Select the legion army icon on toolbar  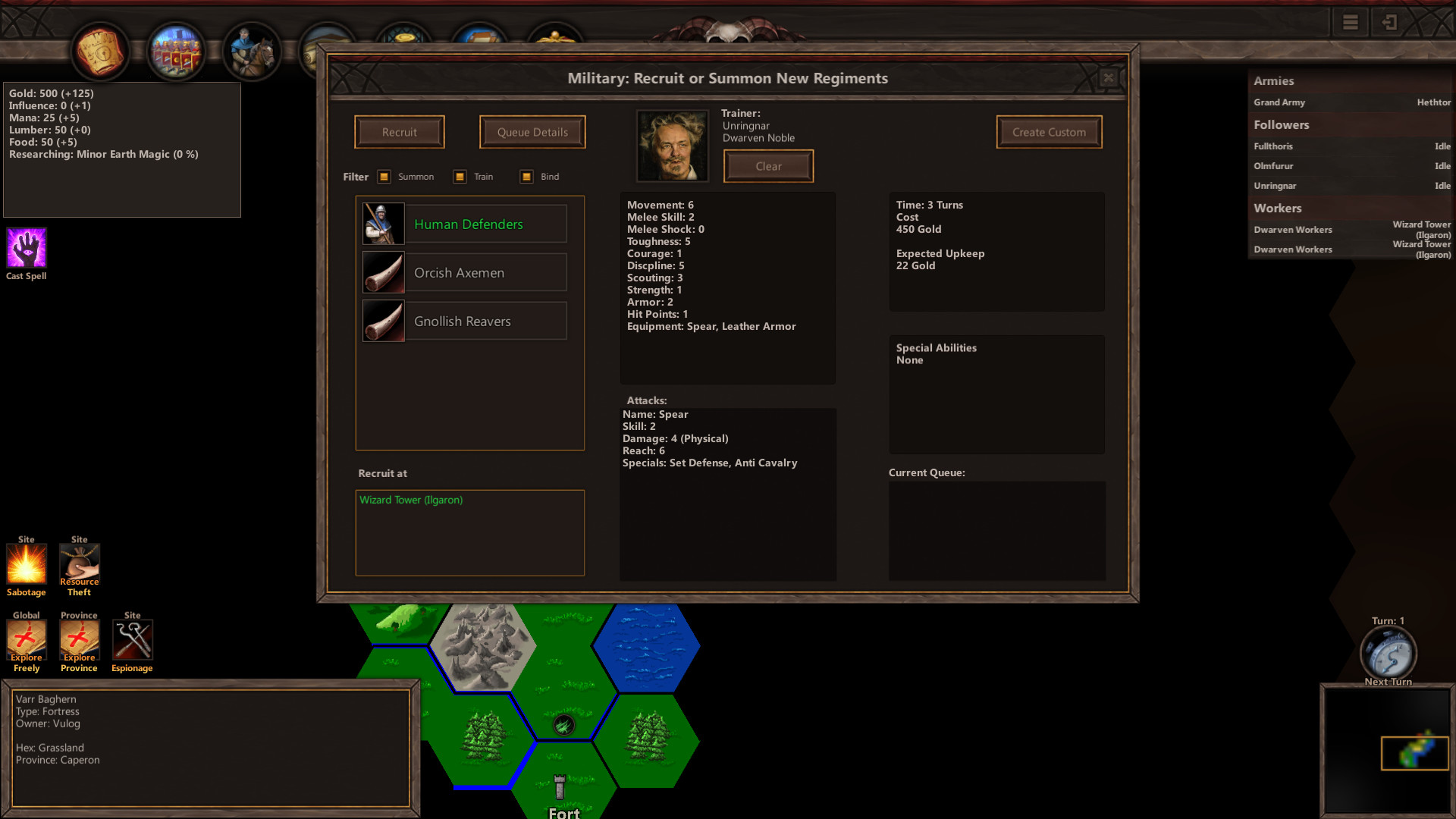pos(176,50)
